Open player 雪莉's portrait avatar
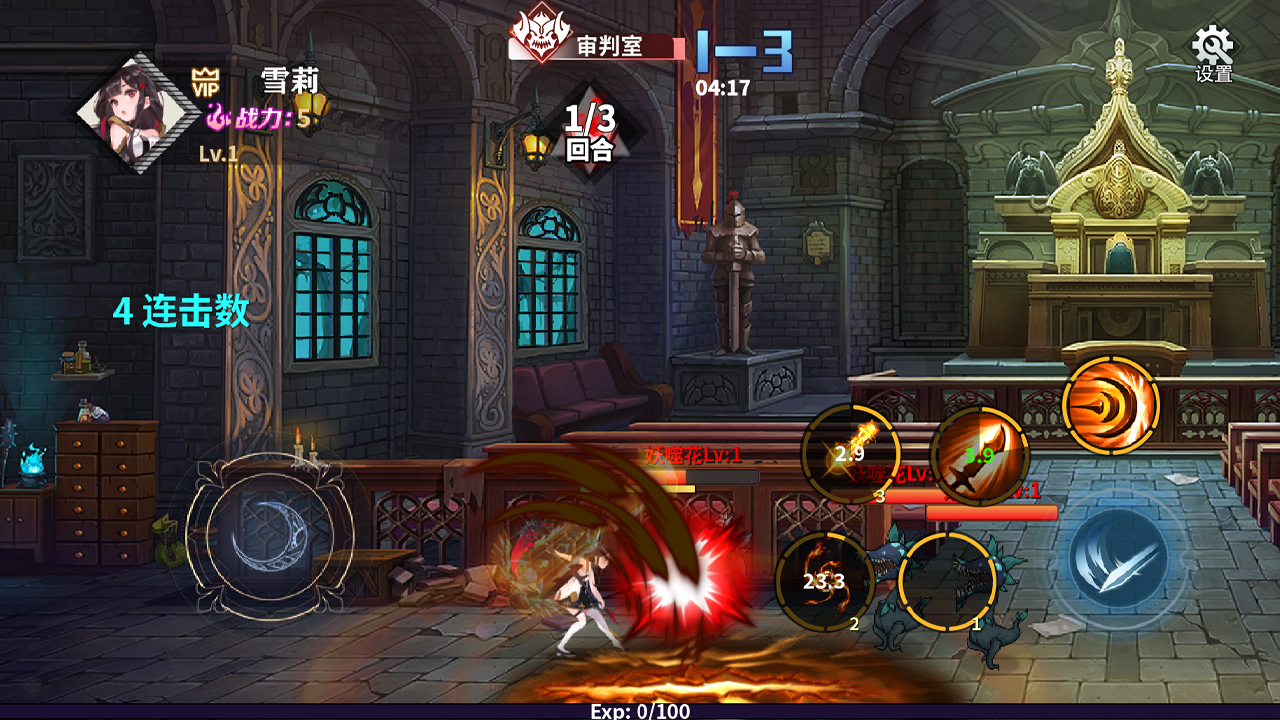1280x720 pixels. 138,112
